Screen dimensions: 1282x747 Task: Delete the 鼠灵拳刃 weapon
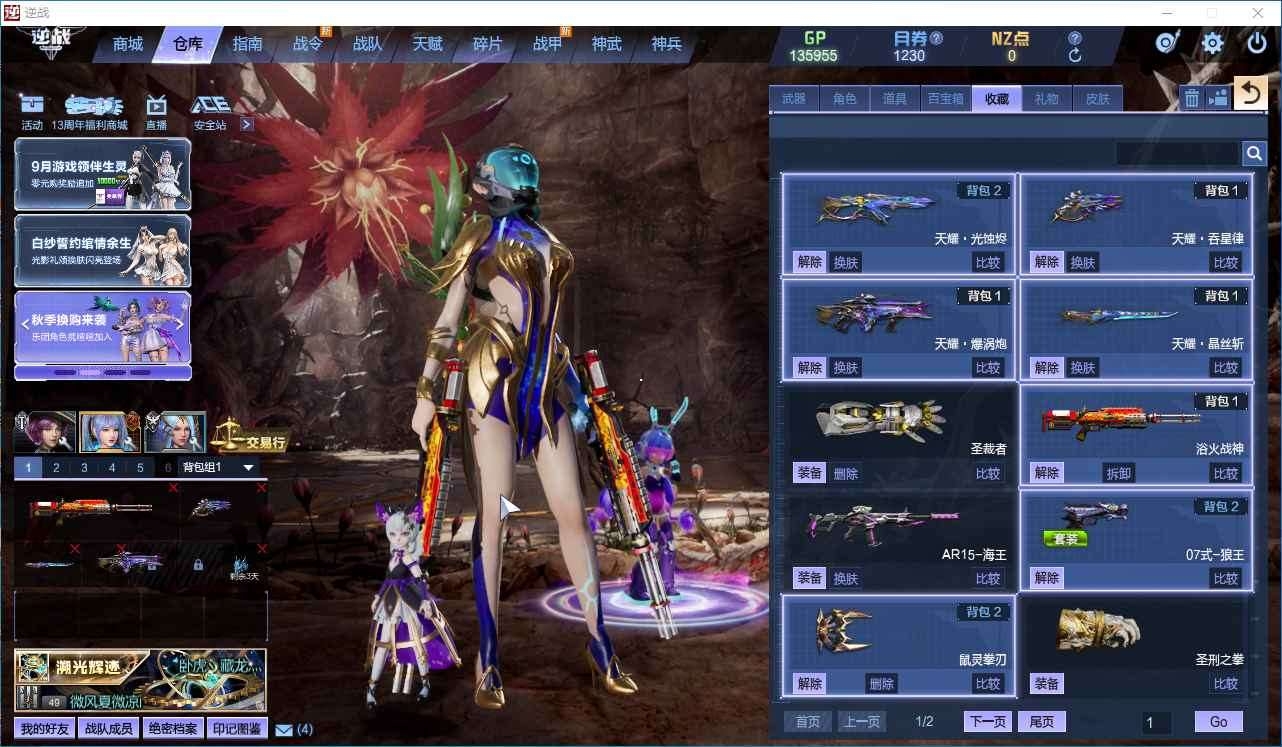(x=881, y=684)
